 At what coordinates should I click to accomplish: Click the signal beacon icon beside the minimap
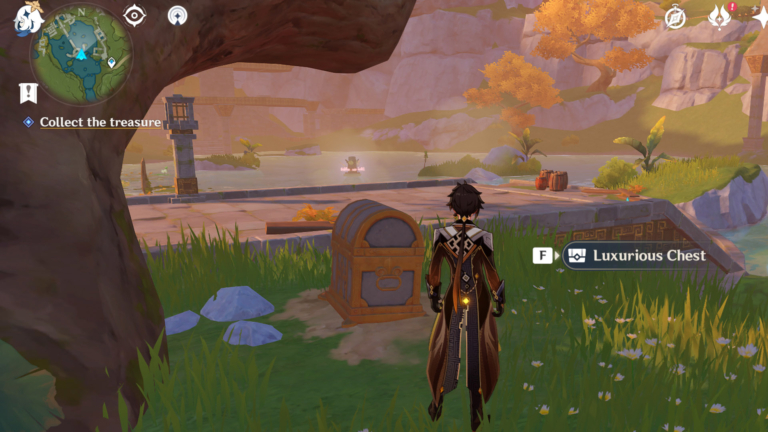pyautogui.click(x=177, y=16)
